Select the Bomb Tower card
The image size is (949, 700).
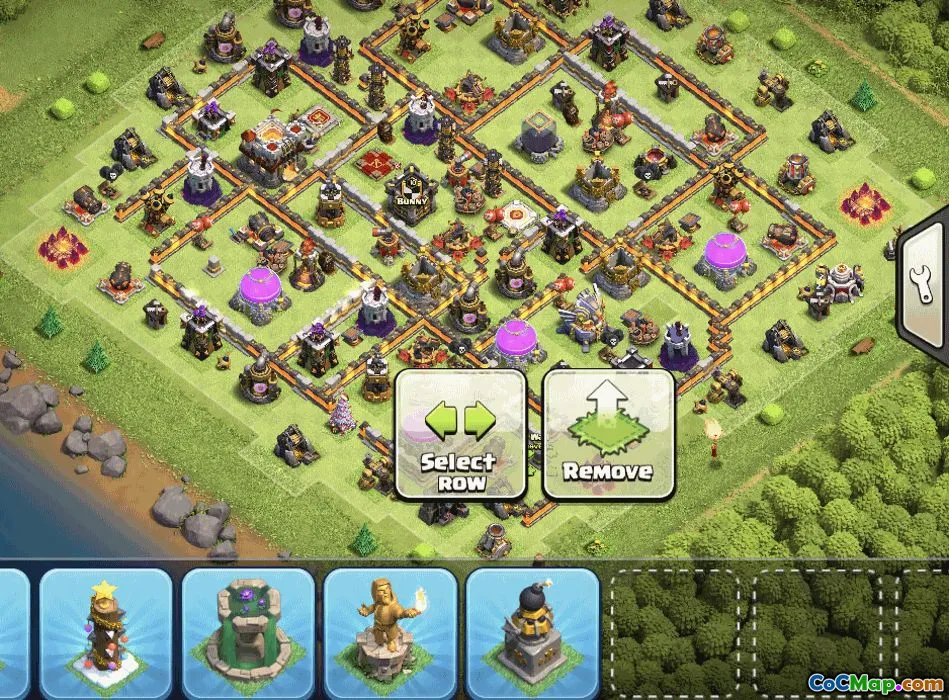pyautogui.click(x=532, y=627)
